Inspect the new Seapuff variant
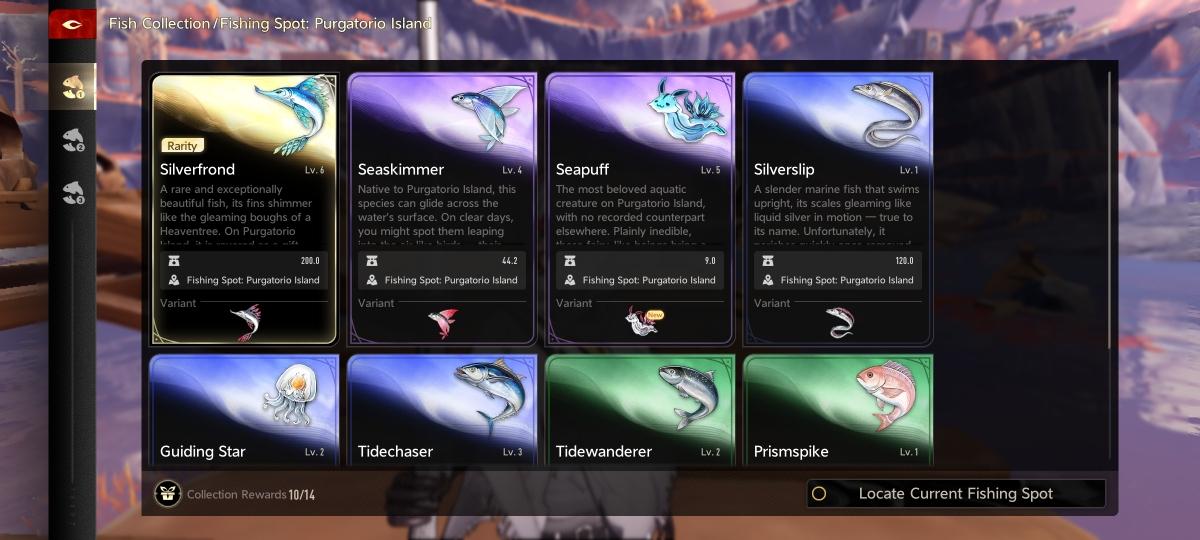Screen dimensions: 1200x540 640,322
